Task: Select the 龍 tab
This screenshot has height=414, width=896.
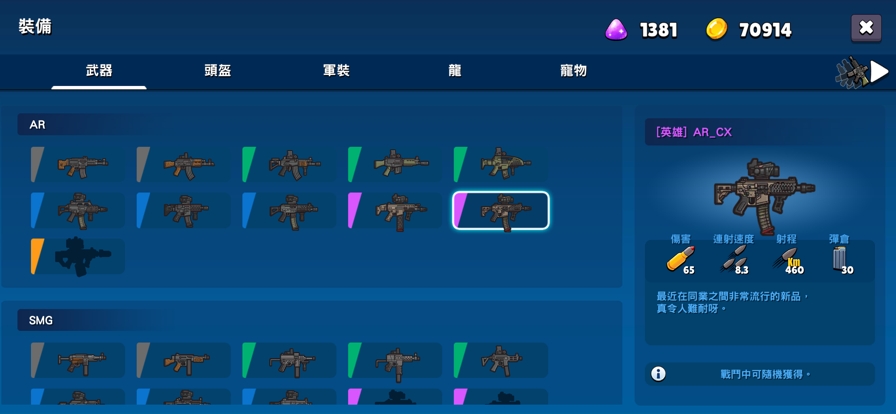Action: coord(455,71)
